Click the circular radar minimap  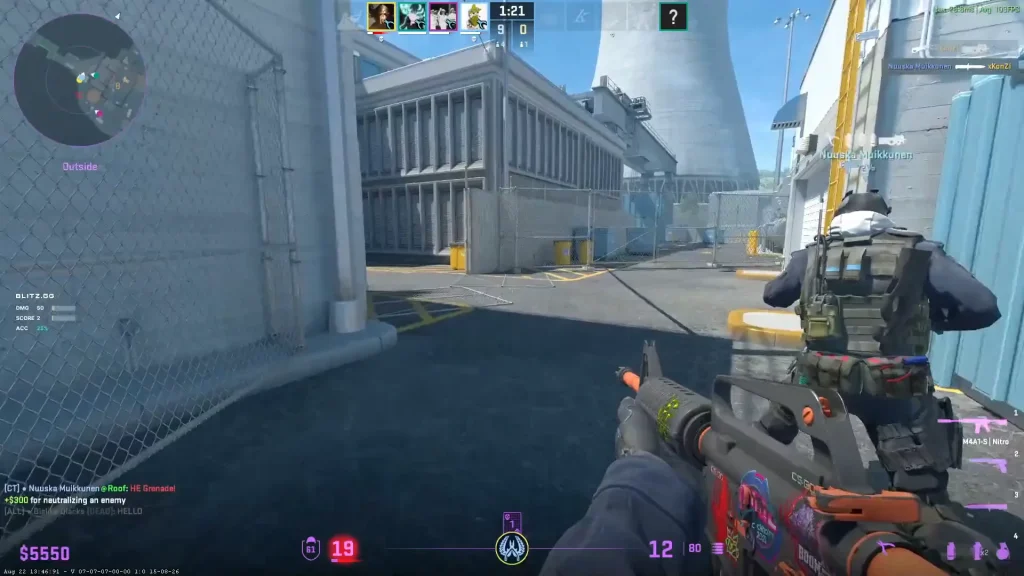click(x=80, y=80)
